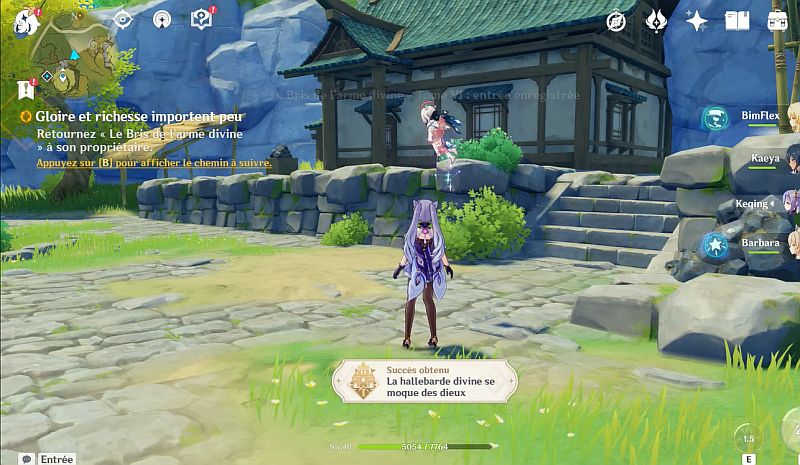Switch to party member Kaeya

(765, 159)
